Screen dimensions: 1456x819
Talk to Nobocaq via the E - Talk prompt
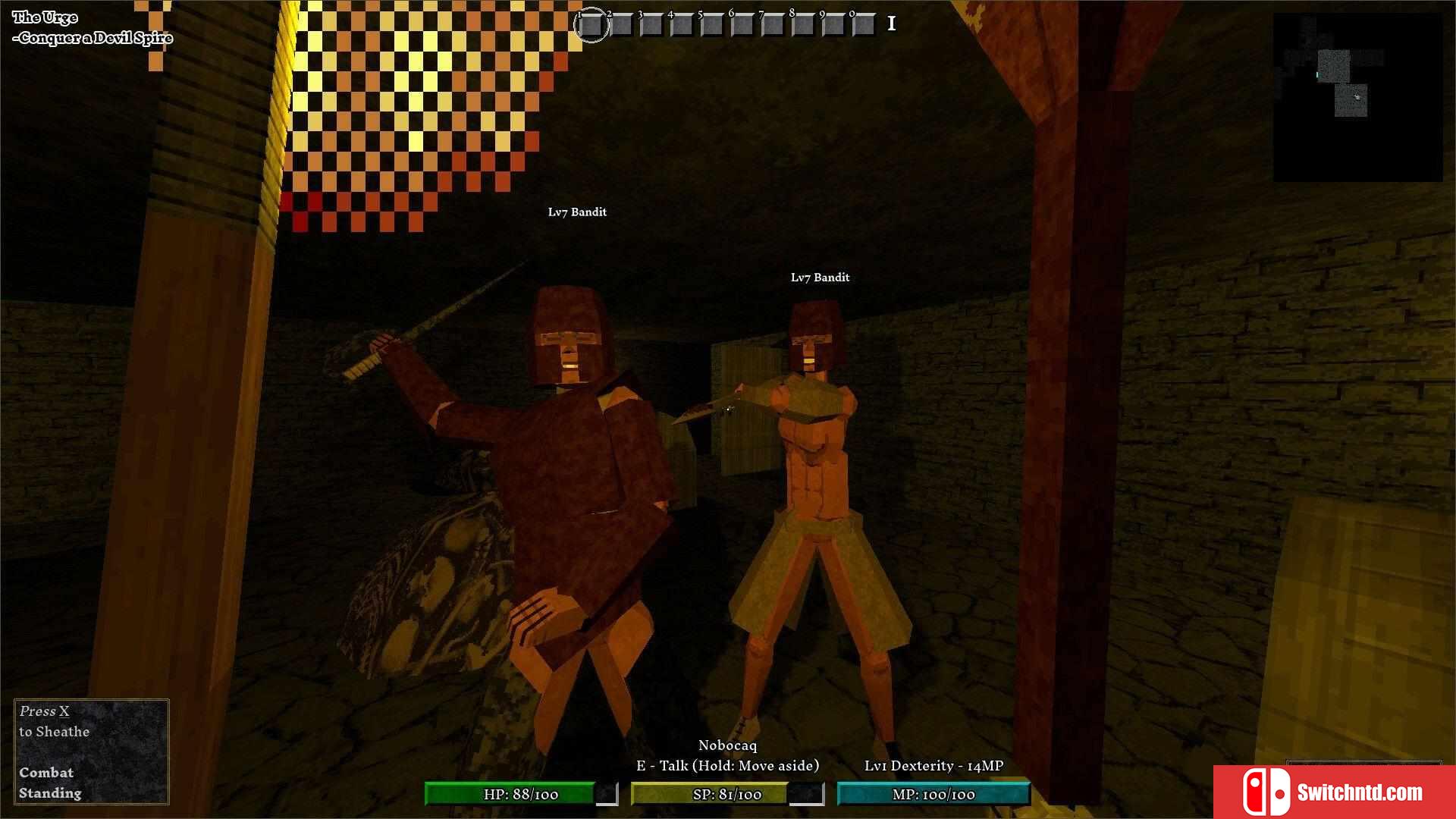tap(730, 766)
